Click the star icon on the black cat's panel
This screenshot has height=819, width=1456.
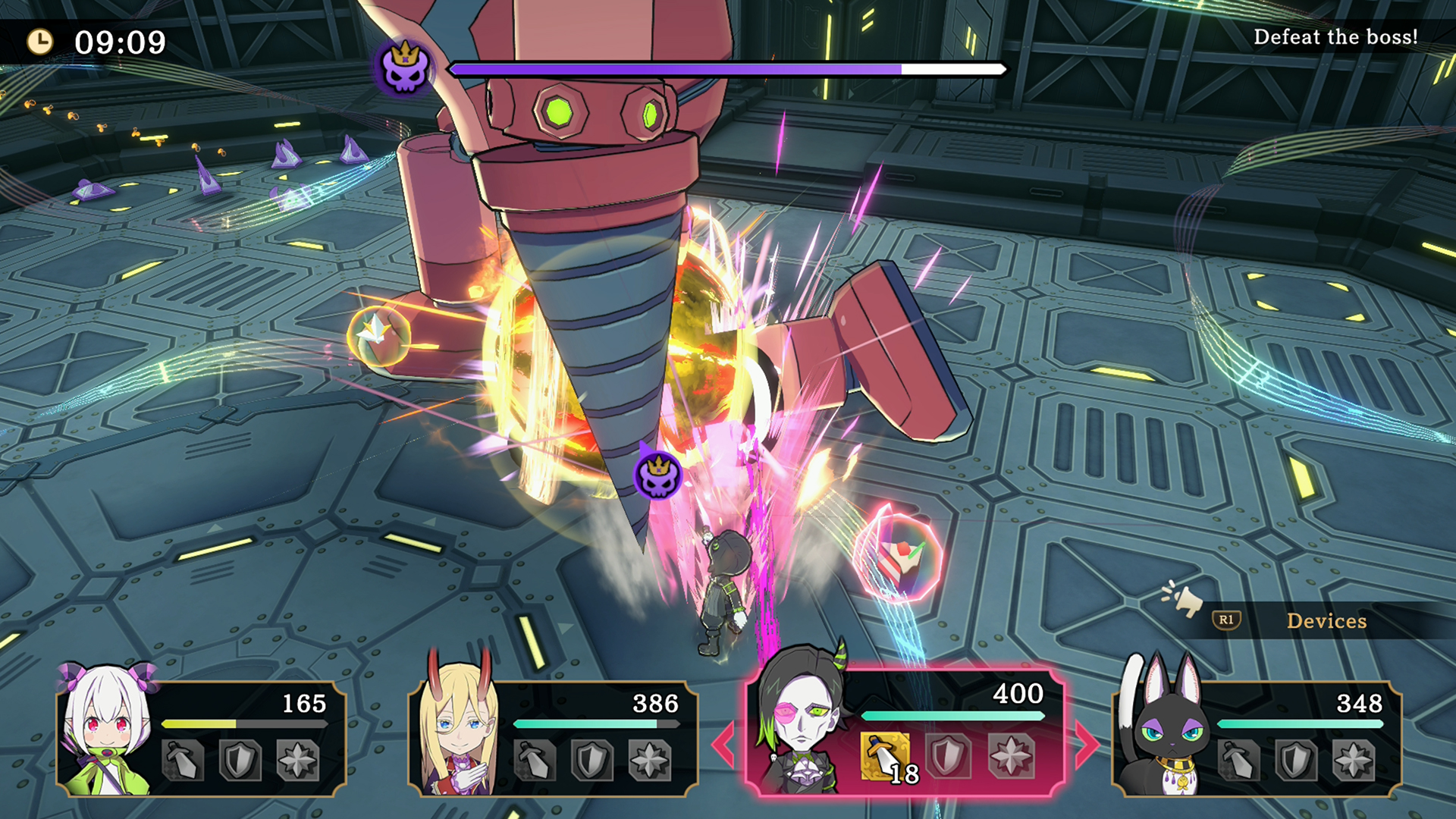(x=1354, y=760)
